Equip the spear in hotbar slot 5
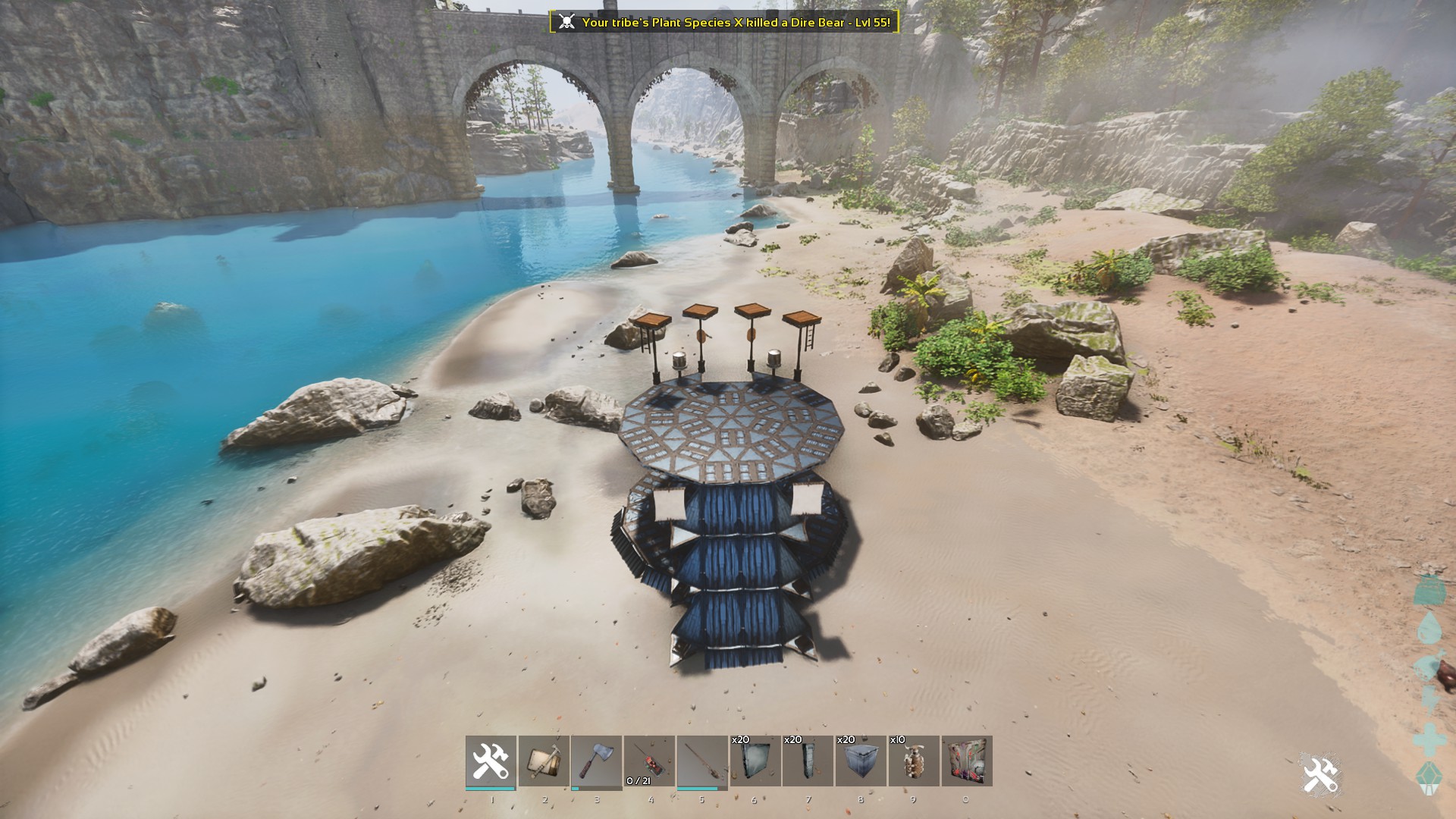 click(702, 761)
